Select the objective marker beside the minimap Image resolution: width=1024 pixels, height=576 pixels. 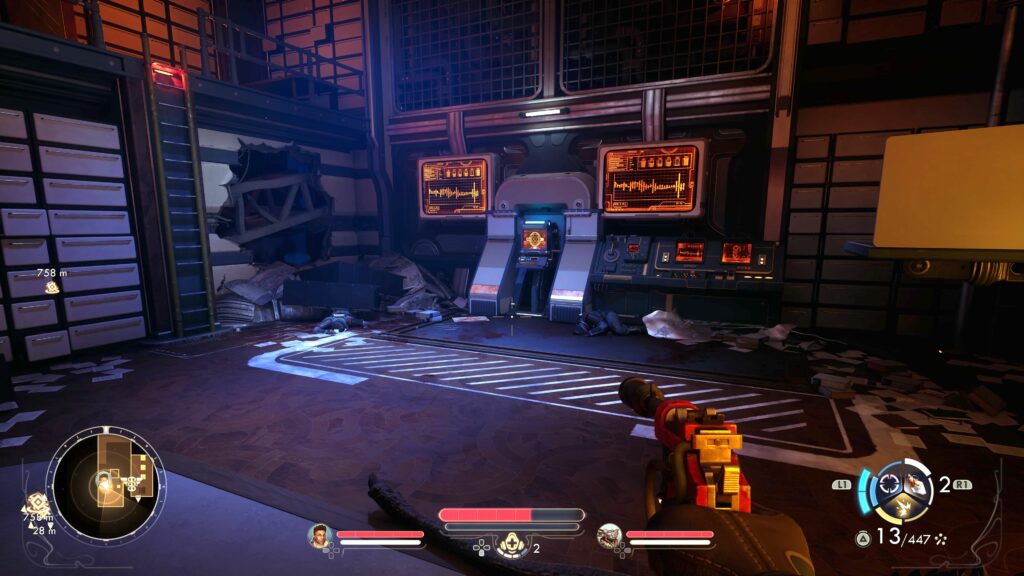[37, 501]
